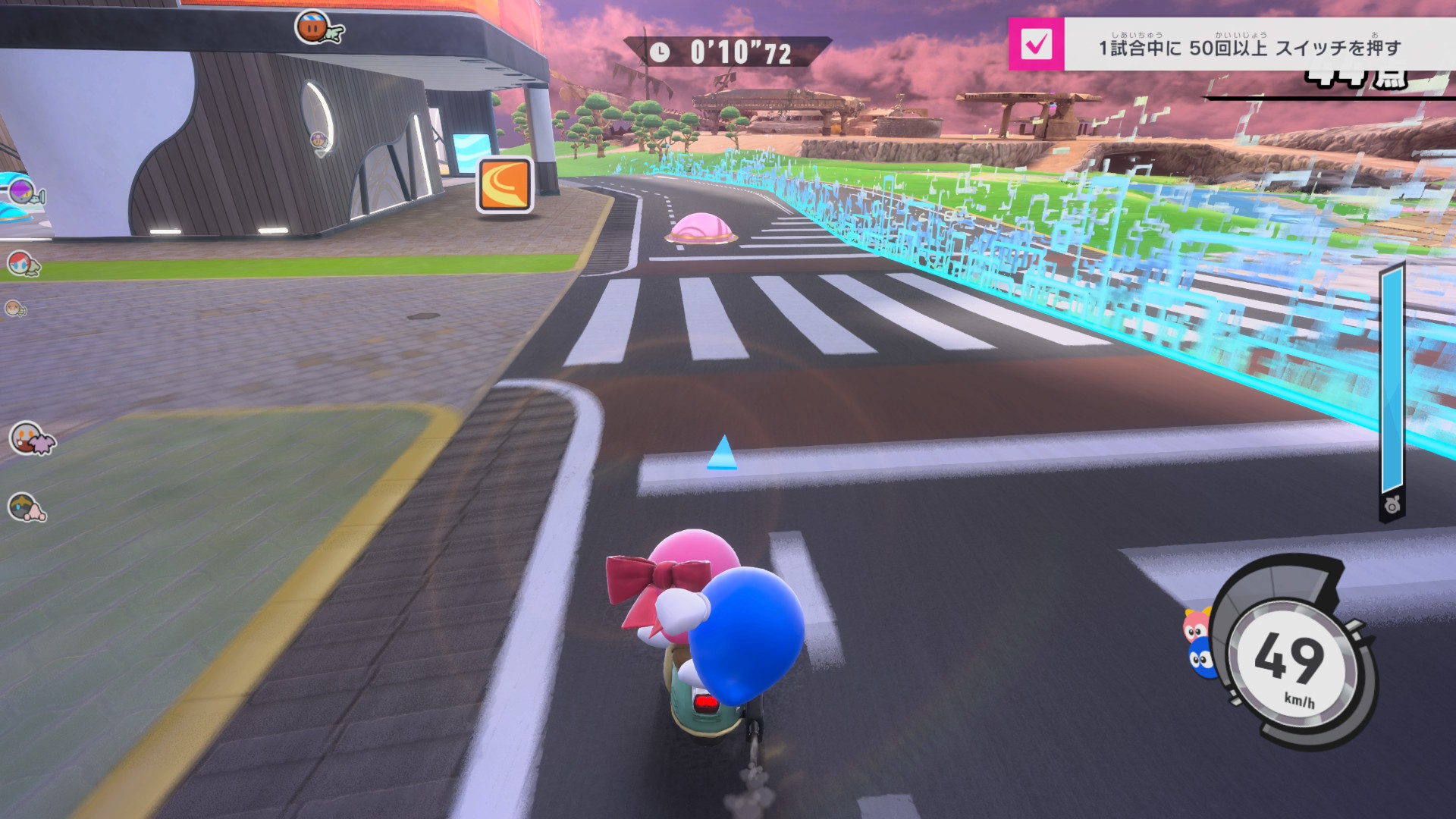Select the small icon below the blue charge gauge

1392,505
